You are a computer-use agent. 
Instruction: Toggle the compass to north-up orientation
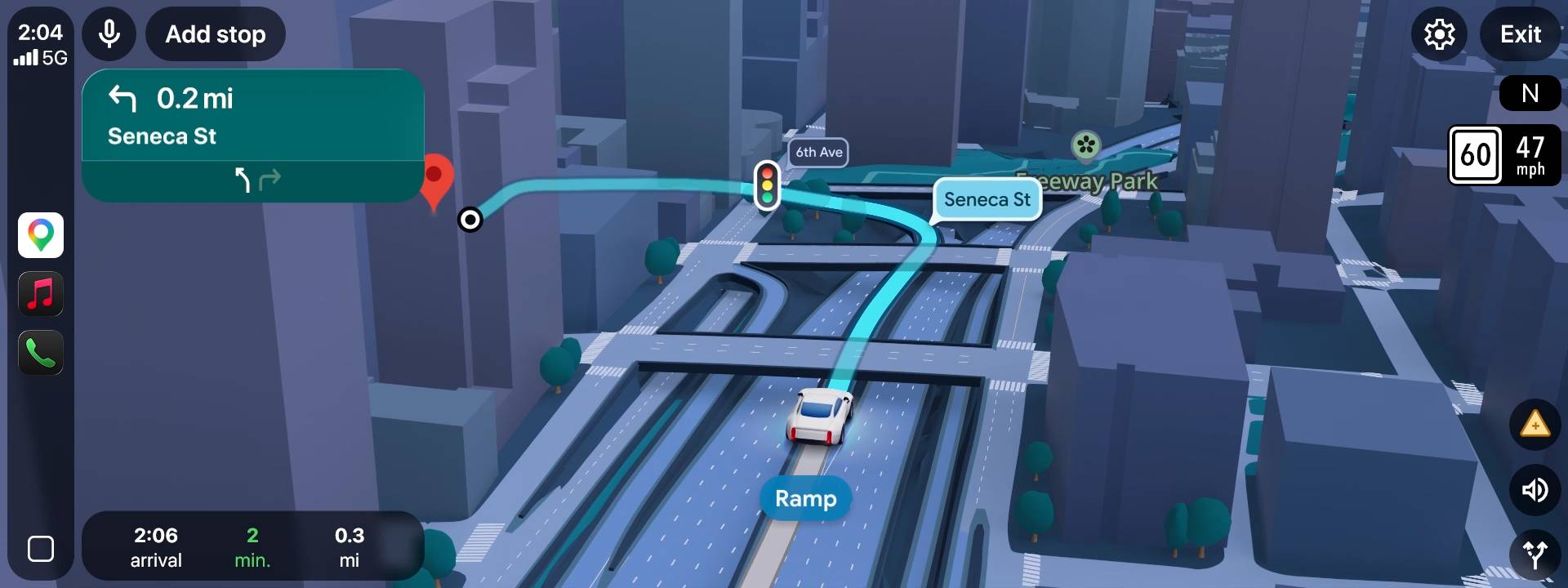[x=1531, y=92]
